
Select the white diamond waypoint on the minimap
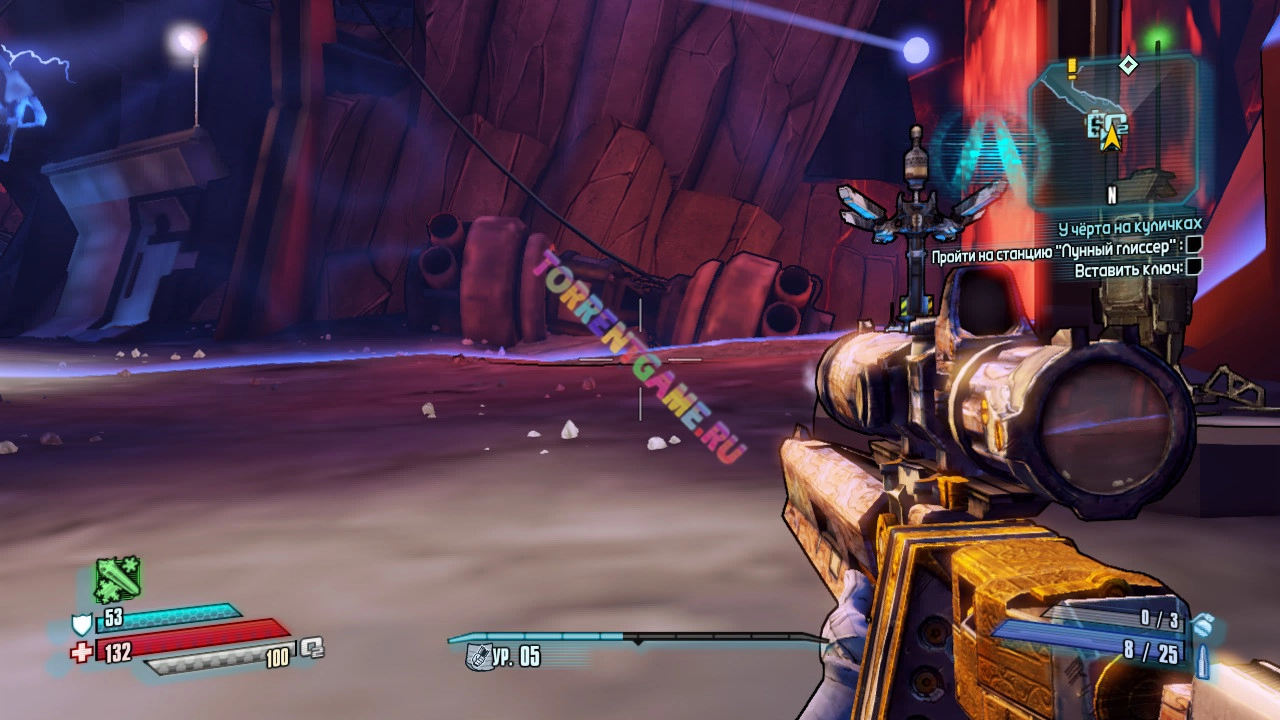[1128, 65]
